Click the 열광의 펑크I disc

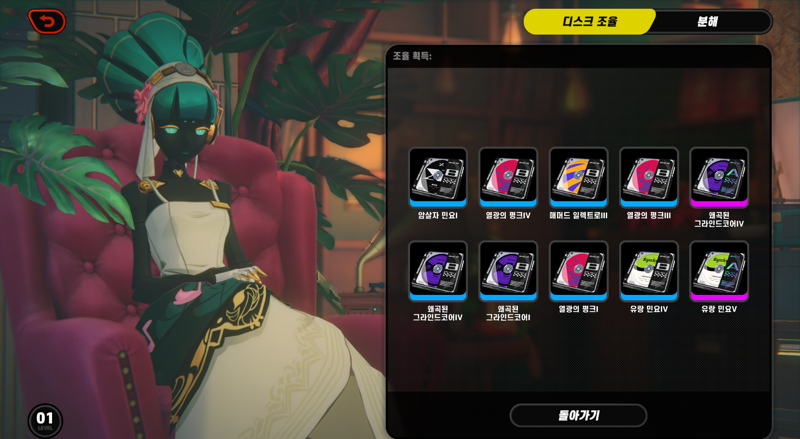[x=578, y=270]
